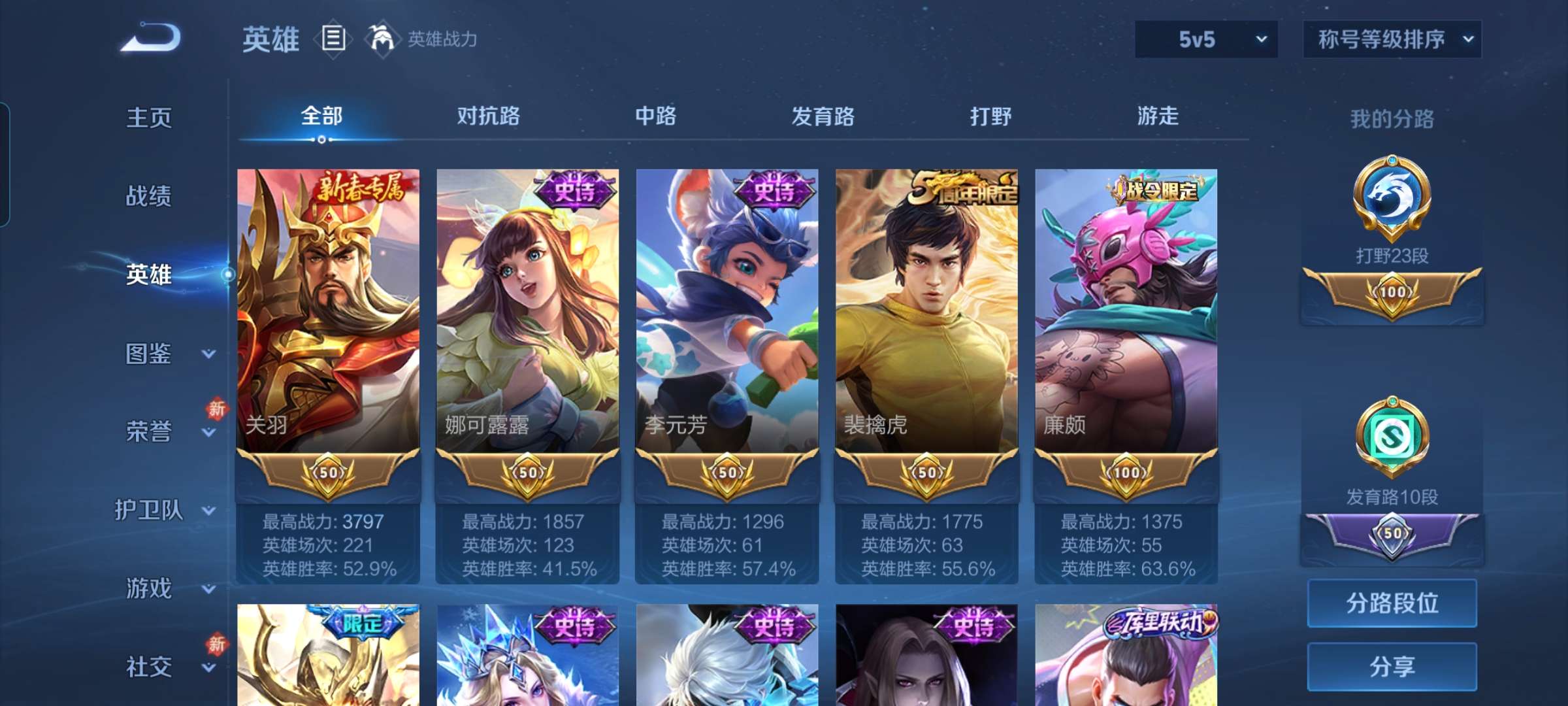Click the 分路段位 button
This screenshot has width=1568, height=706.
click(1392, 603)
